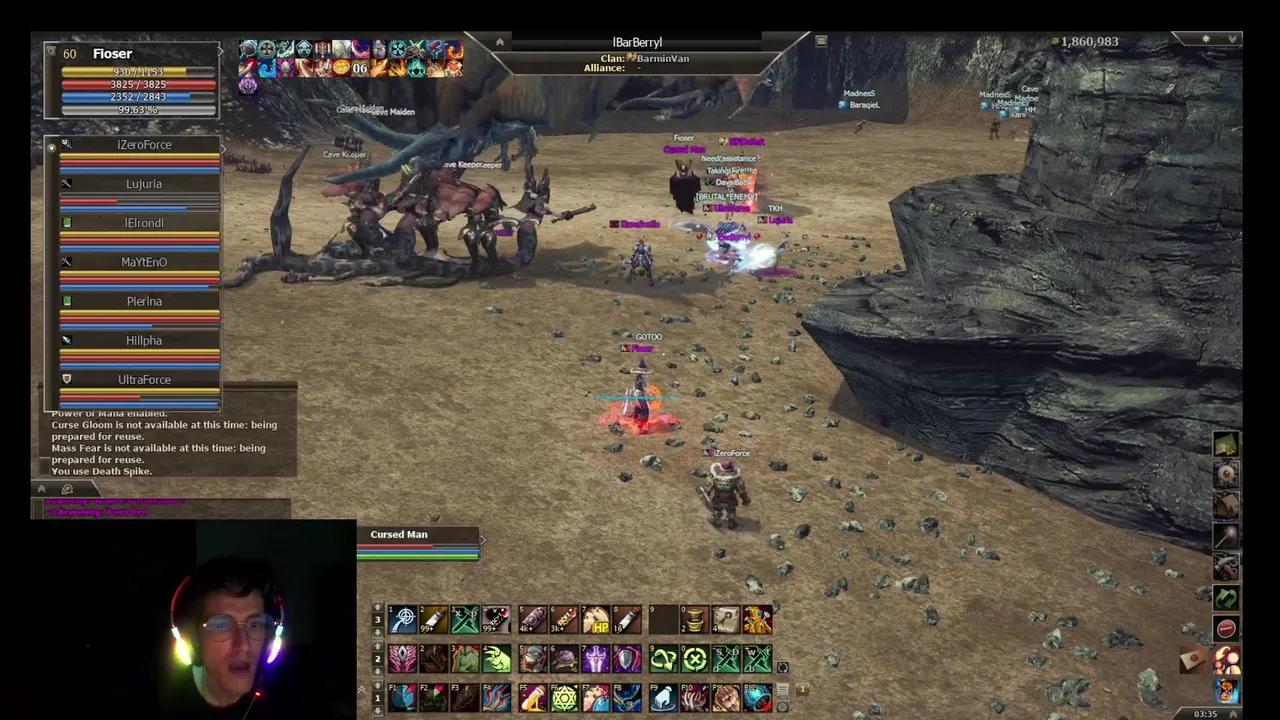Expand the IZeroForce party list arrow
1280x720 pixels.
(224, 147)
